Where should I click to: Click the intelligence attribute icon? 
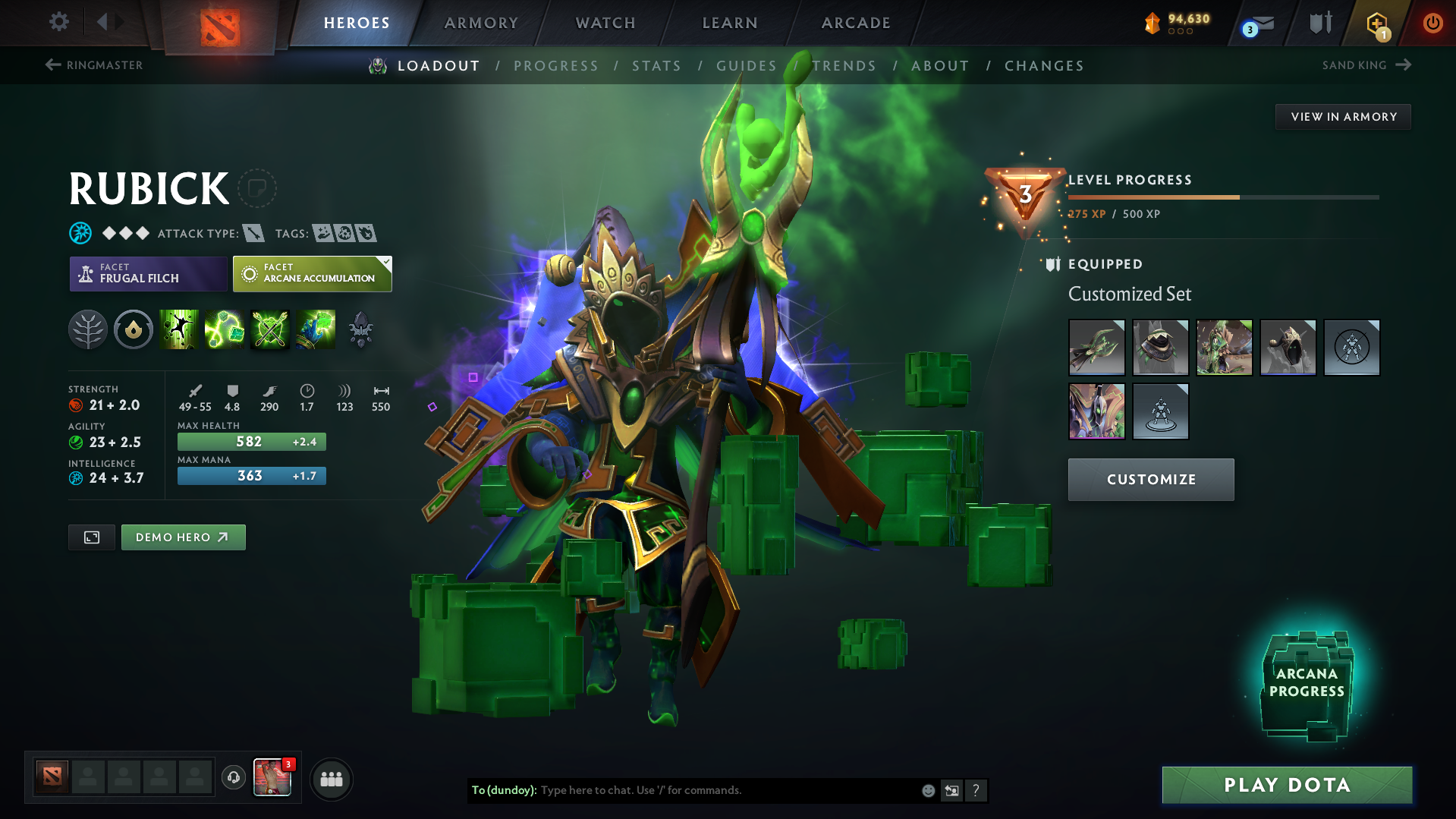(x=75, y=477)
